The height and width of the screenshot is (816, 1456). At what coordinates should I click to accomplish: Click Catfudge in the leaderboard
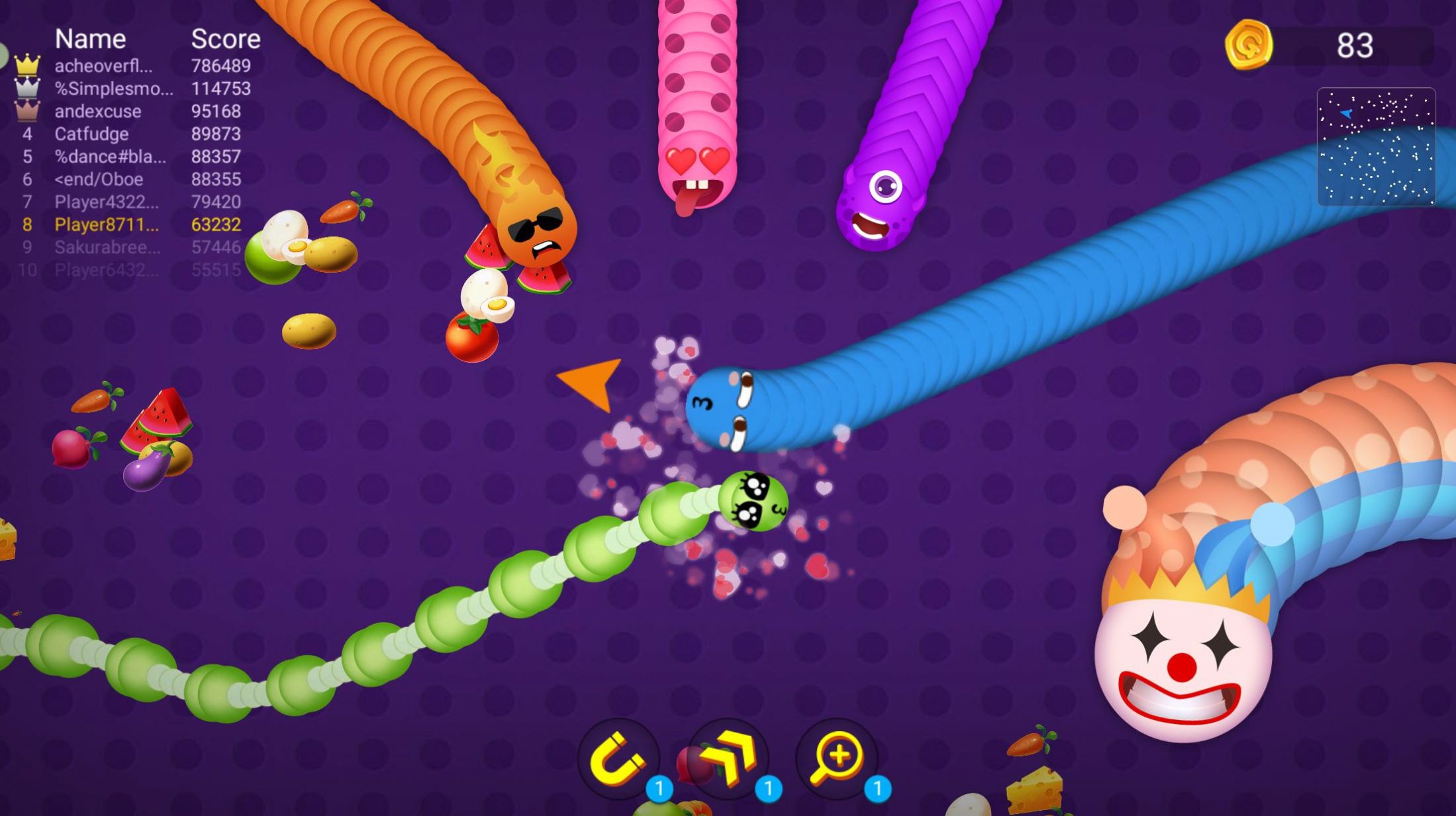(91, 134)
